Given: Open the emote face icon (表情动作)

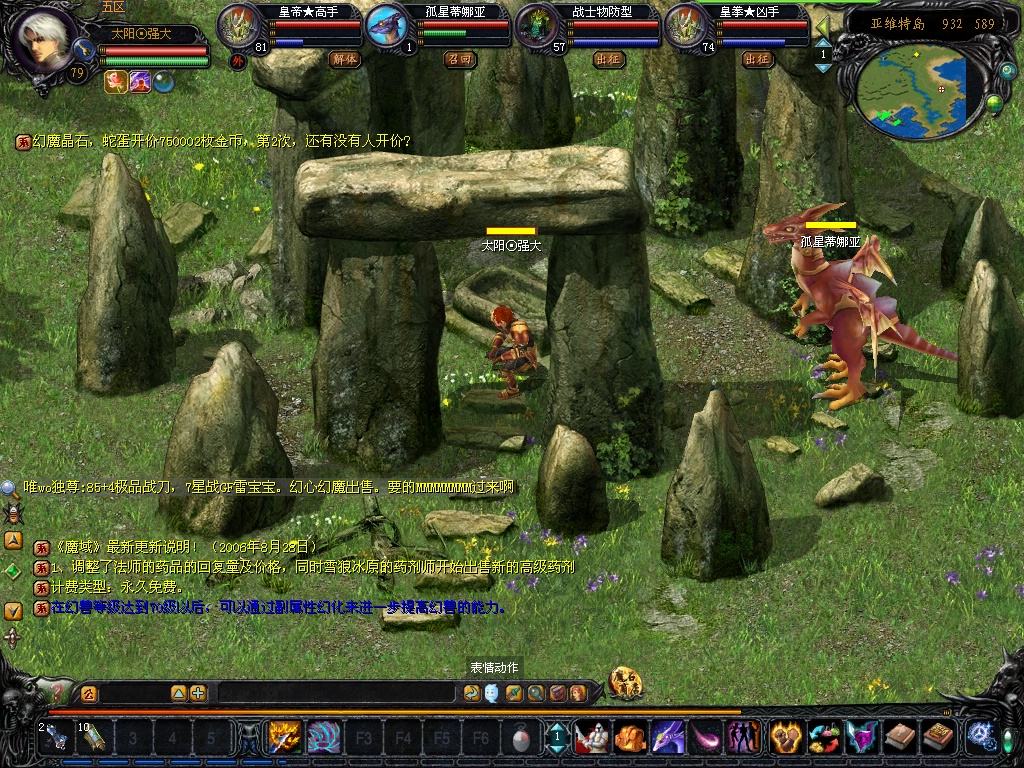Looking at the screenshot, I should [492, 693].
